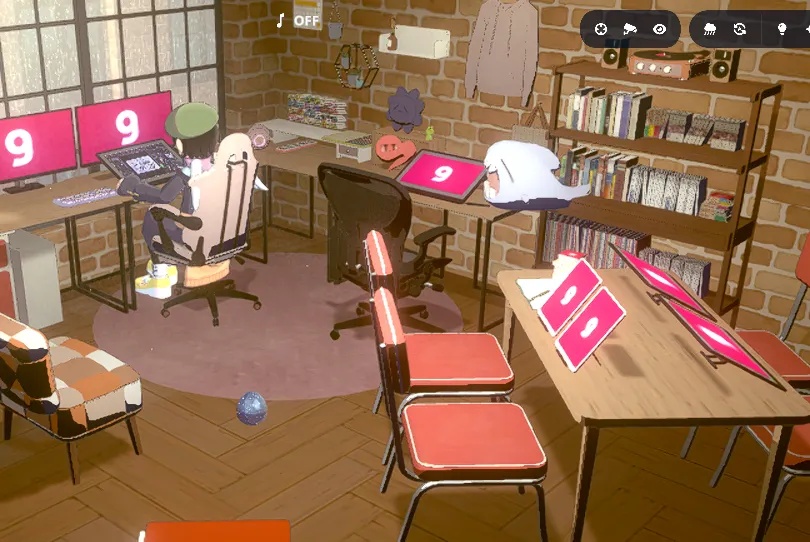Click the circular refresh arrows icon
The height and width of the screenshot is (542, 810).
click(740, 30)
